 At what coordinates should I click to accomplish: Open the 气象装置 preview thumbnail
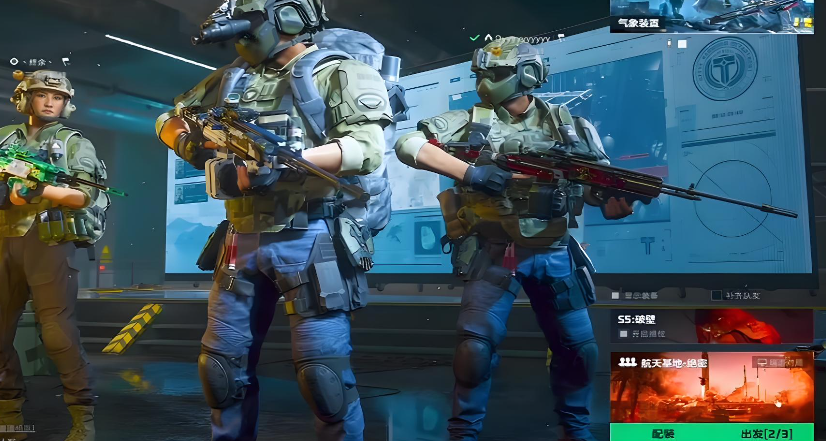(717, 16)
